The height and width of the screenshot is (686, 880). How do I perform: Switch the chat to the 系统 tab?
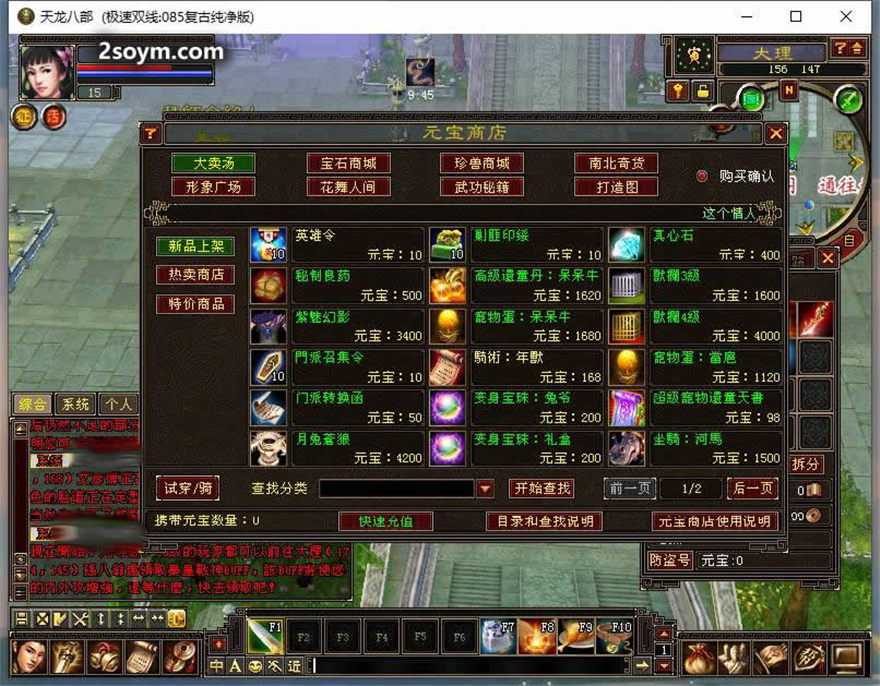click(x=75, y=404)
